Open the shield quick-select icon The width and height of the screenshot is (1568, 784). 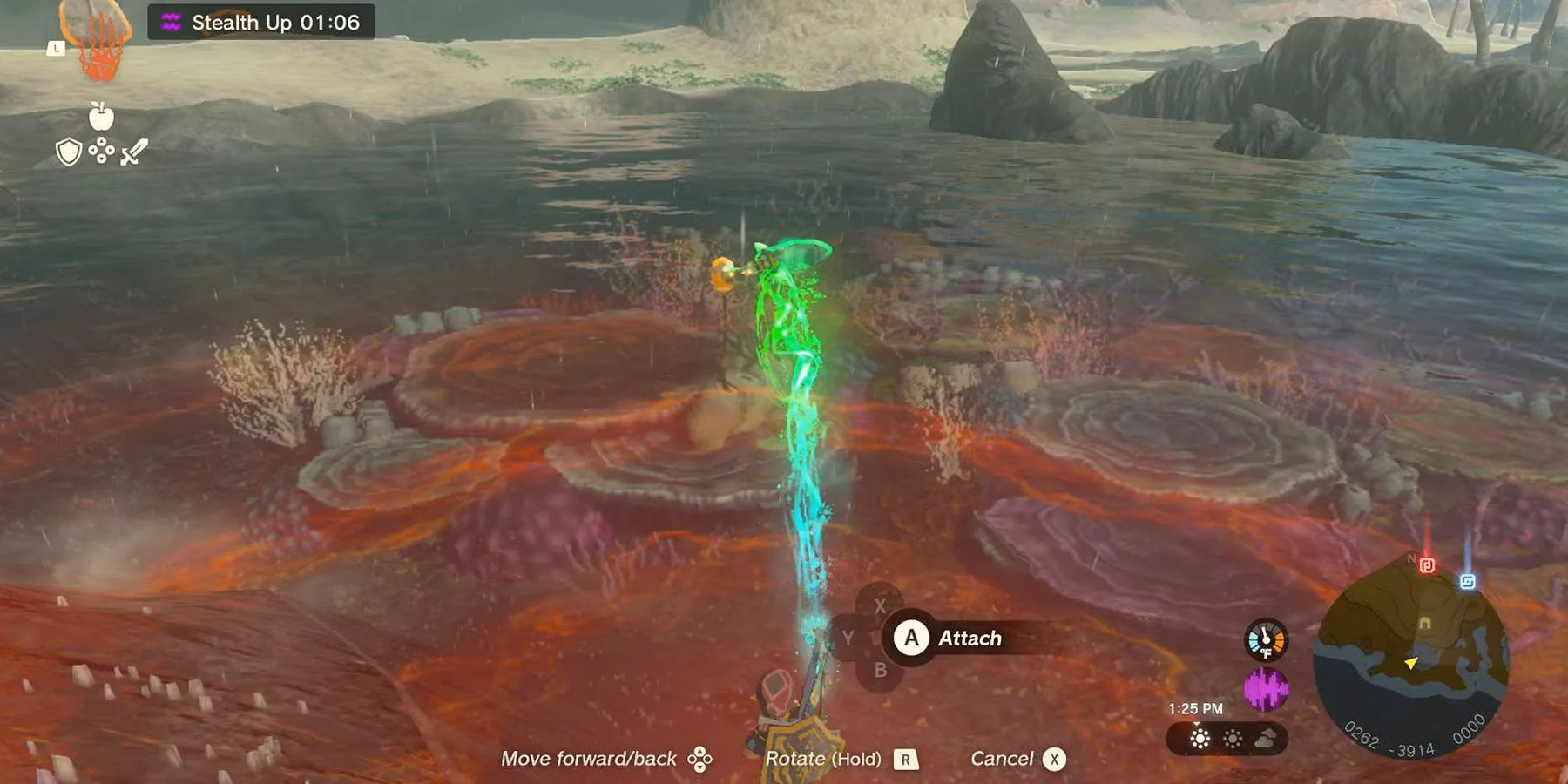(x=68, y=152)
